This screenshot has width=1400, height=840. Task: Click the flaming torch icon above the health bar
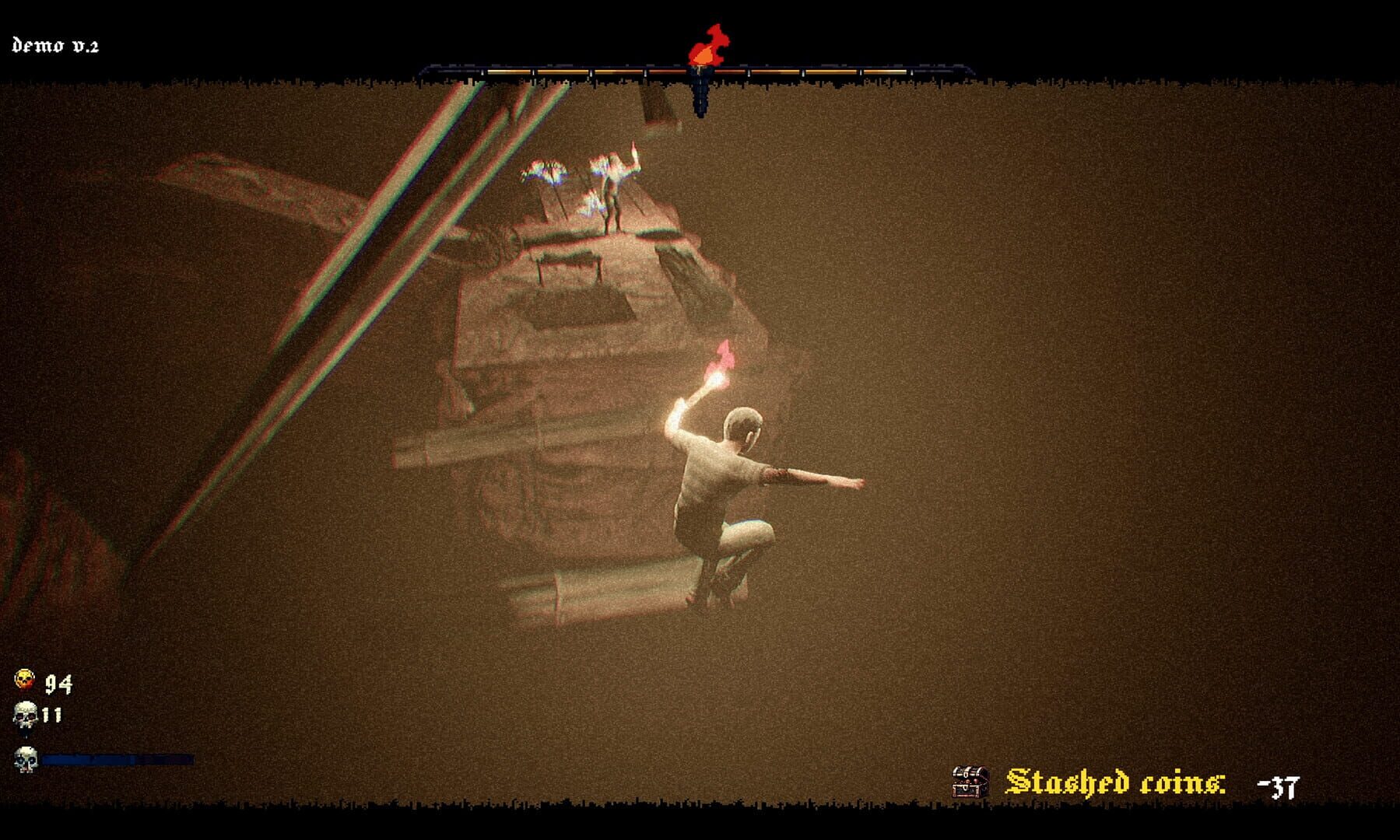tap(705, 47)
